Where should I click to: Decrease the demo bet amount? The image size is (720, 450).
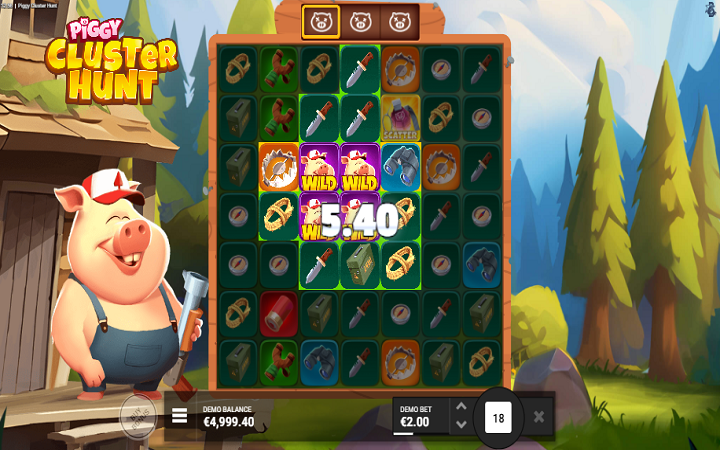460,424
